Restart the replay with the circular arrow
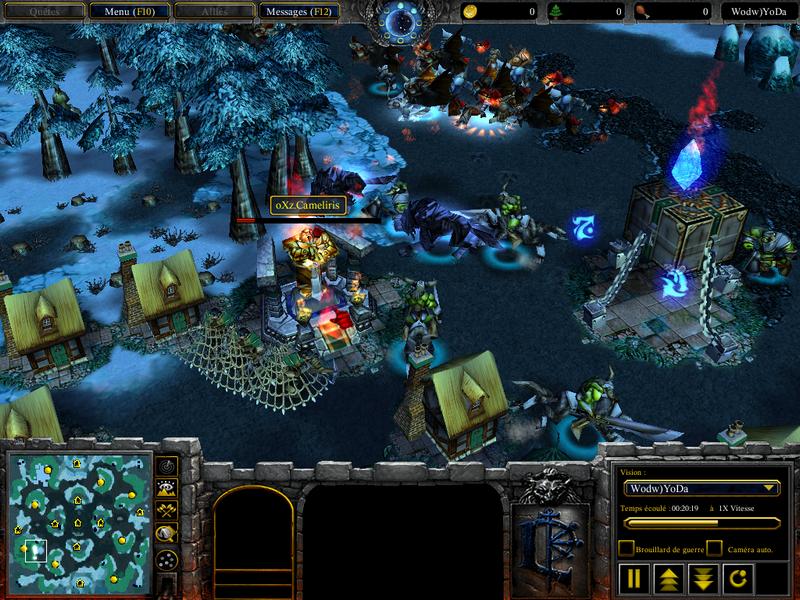Viewport: 800px width, 600px height. click(x=735, y=578)
